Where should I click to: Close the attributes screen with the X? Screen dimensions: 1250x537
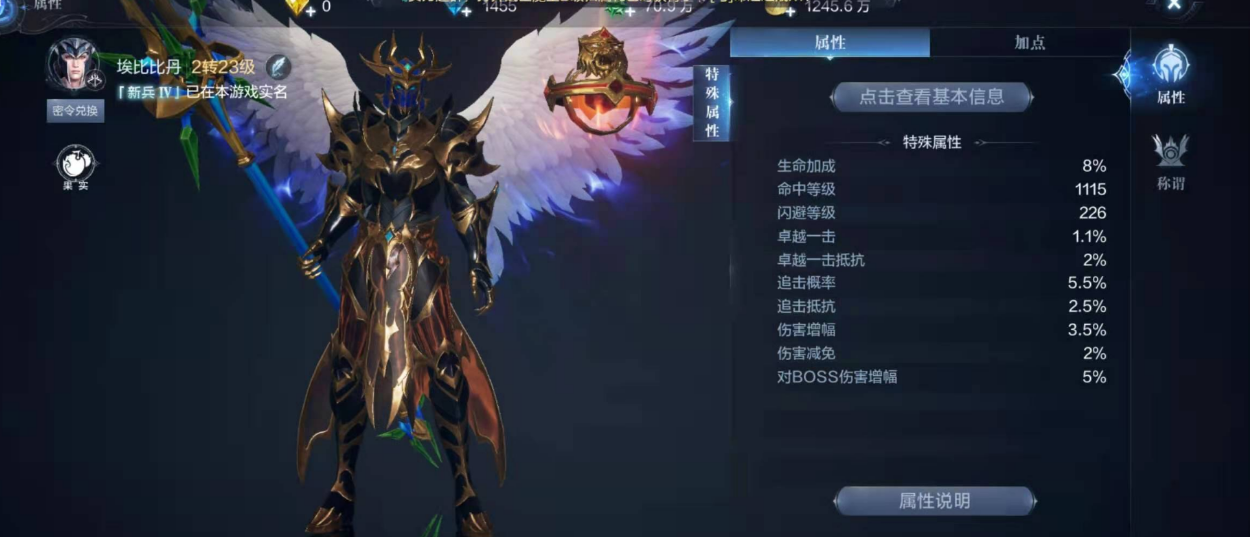[x=1174, y=5]
